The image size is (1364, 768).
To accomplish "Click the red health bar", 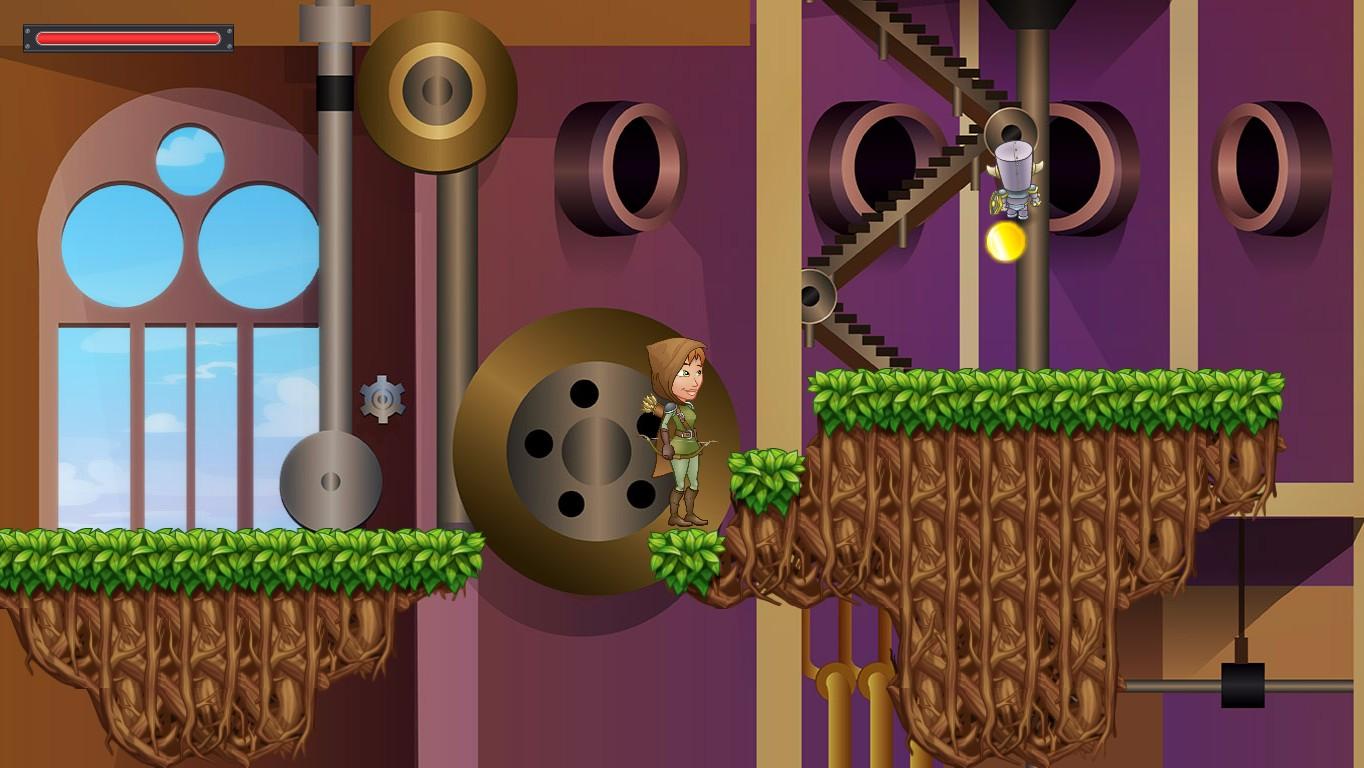I will click(x=127, y=37).
